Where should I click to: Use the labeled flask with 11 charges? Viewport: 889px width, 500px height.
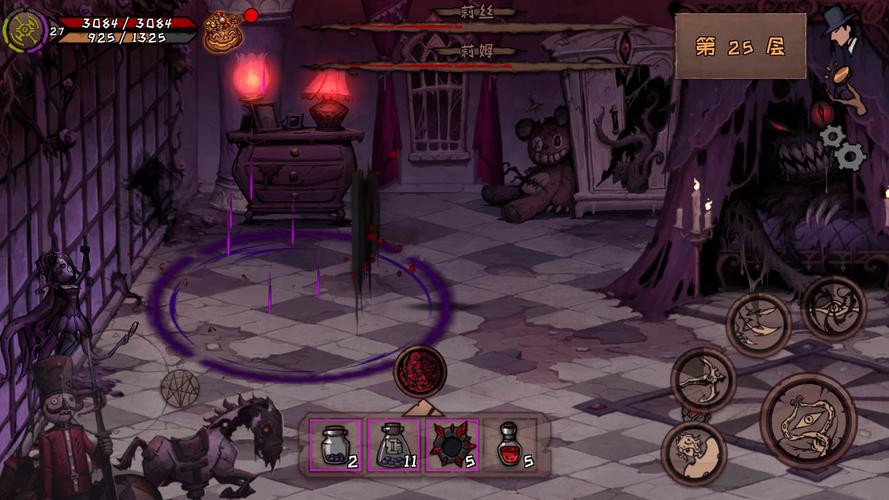click(x=394, y=445)
